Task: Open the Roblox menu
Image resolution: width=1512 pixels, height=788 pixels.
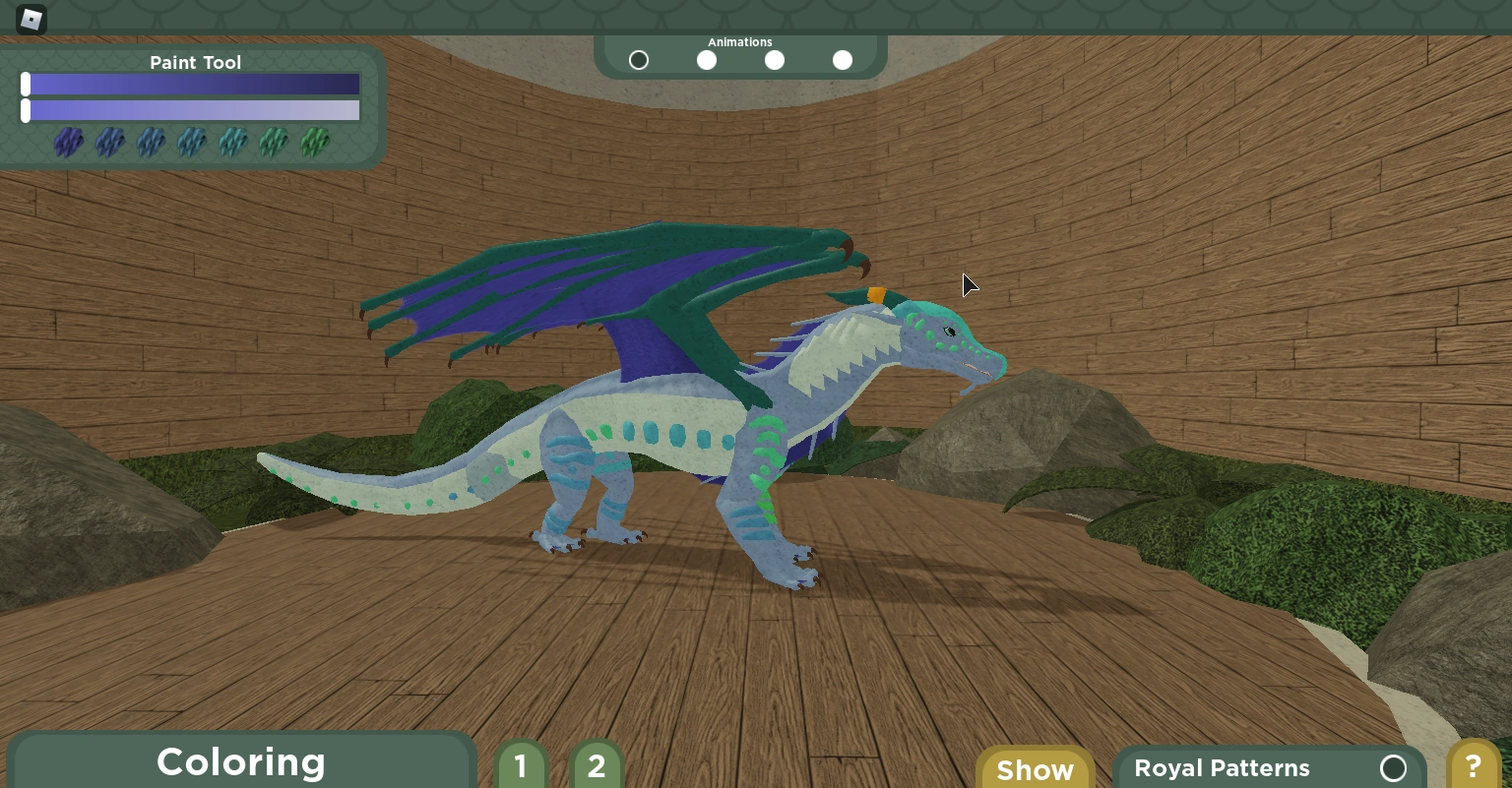Action: click(31, 20)
